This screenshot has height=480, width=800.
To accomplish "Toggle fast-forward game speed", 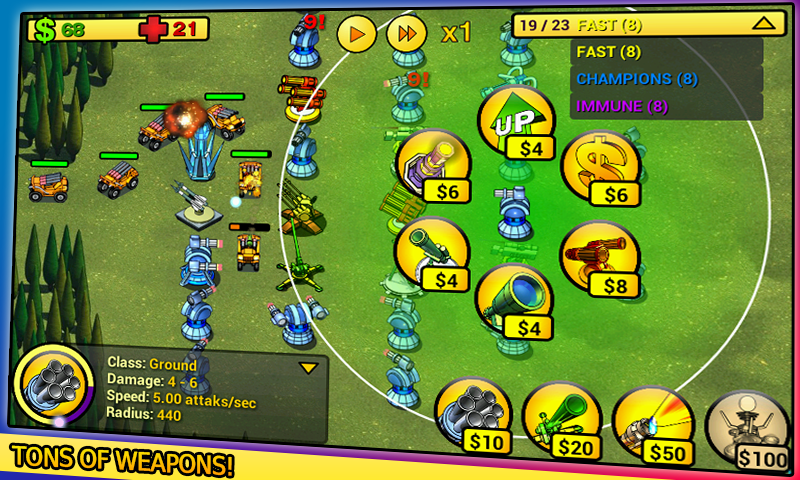I will tap(406, 33).
